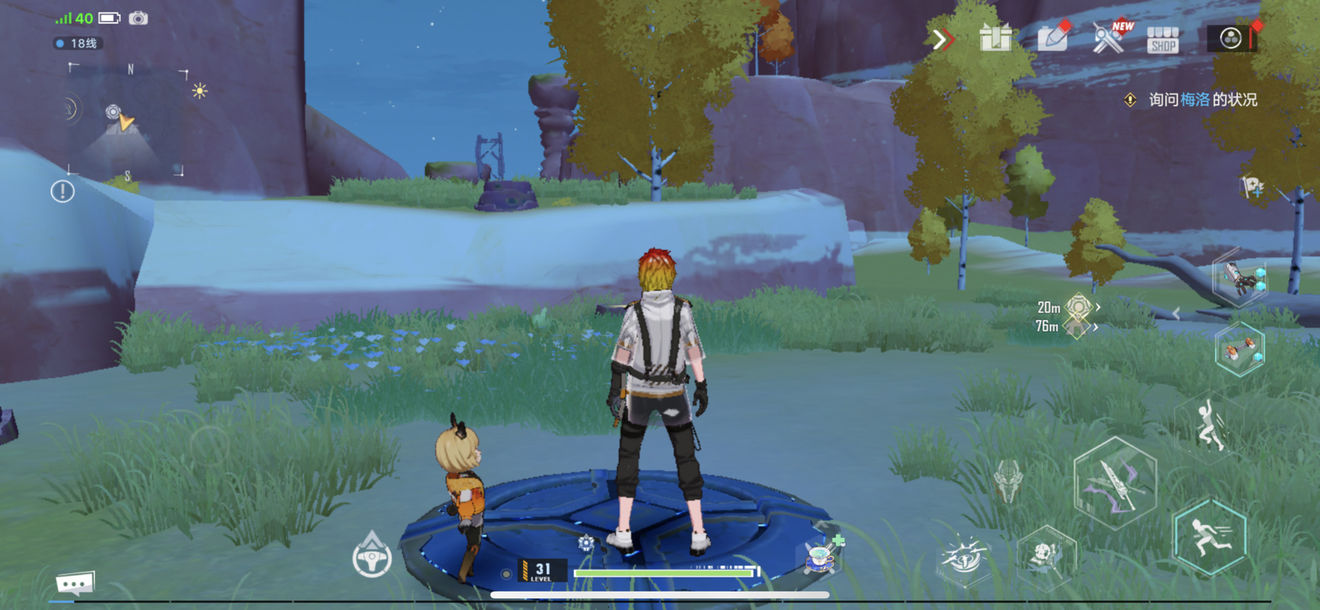Tap the sun time-of-day icon
Image resolution: width=1320 pixels, height=610 pixels.
point(200,90)
